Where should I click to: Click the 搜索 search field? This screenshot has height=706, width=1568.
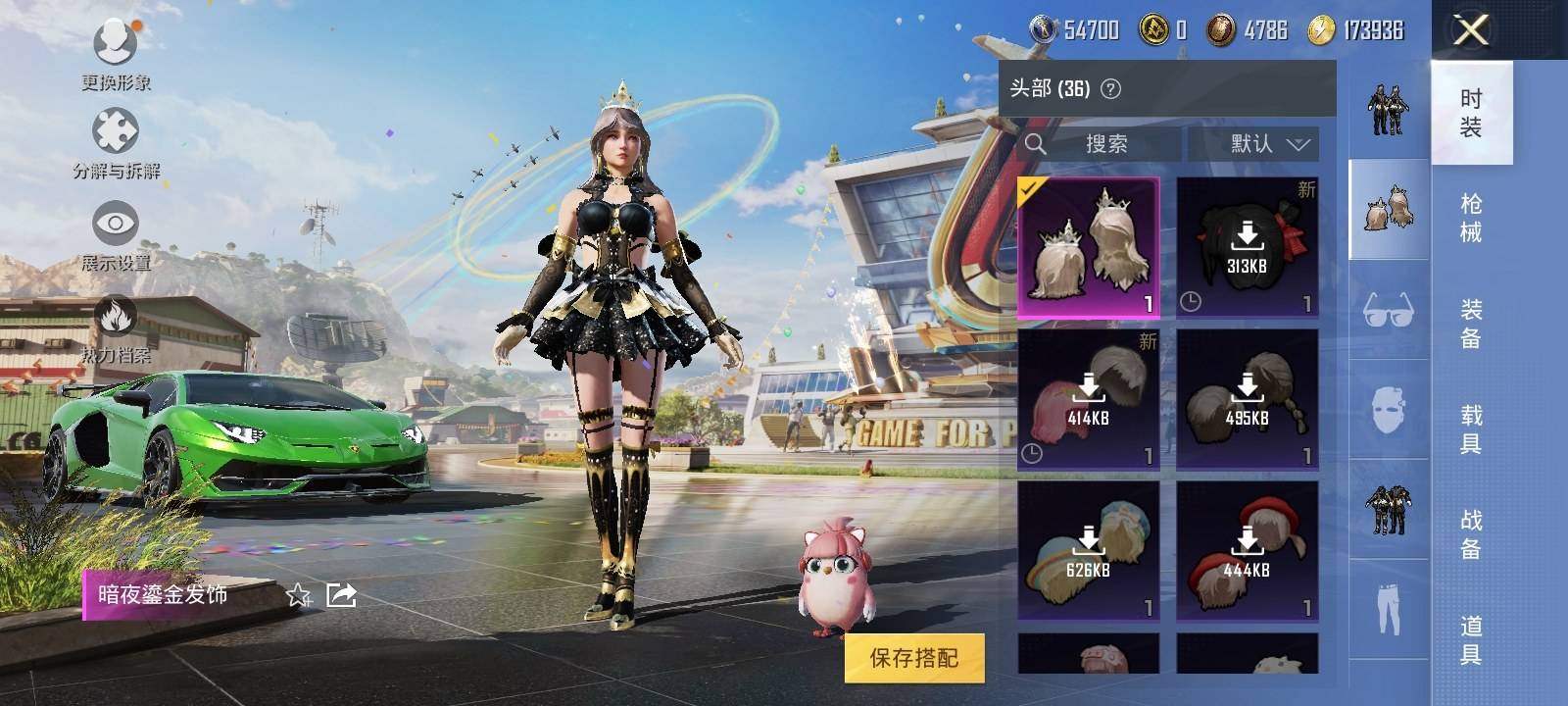click(x=1103, y=144)
